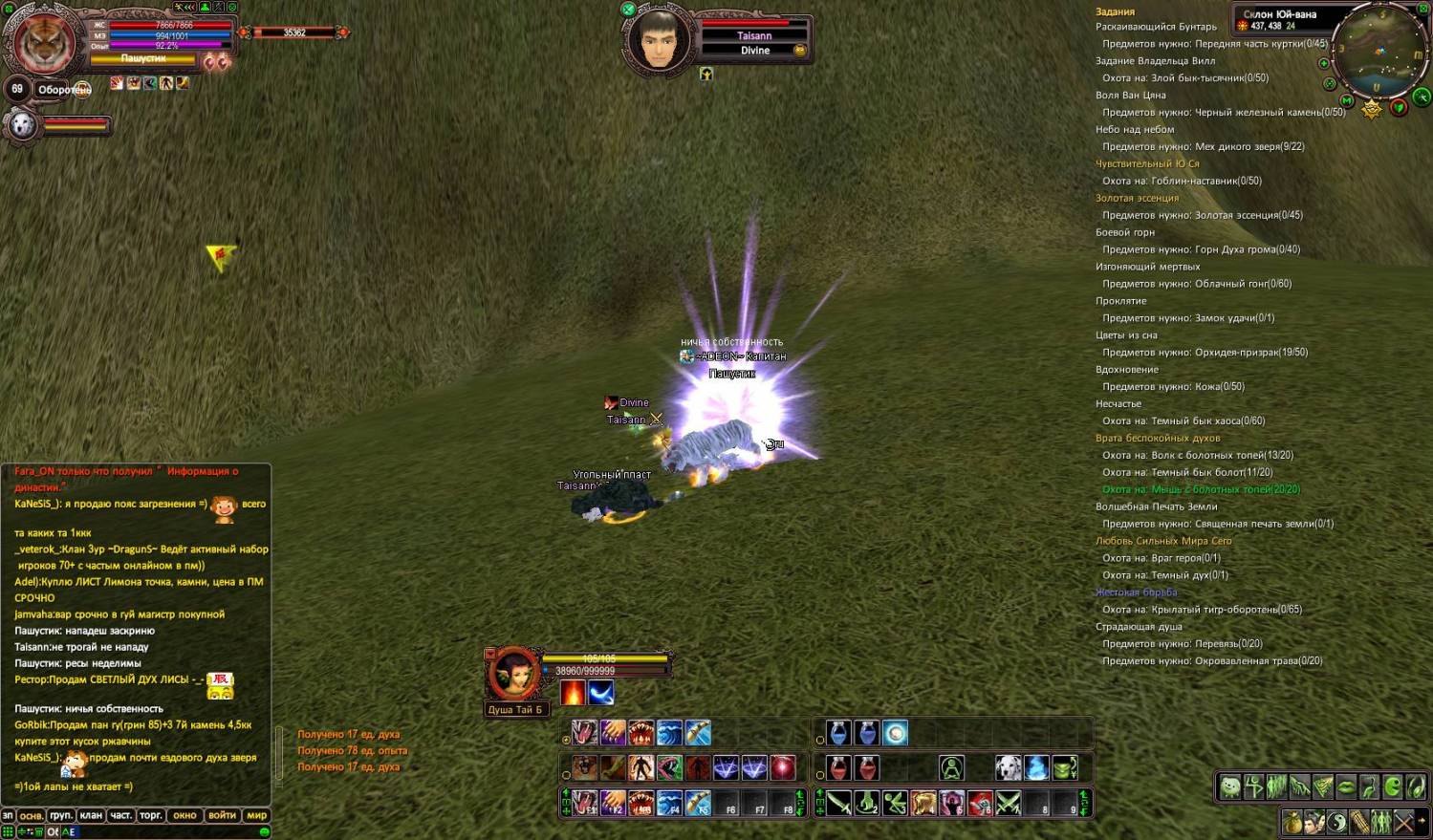The width and height of the screenshot is (1433, 840).
Task: Open the quest Врата беспокойных духов
Action: 1157,438
